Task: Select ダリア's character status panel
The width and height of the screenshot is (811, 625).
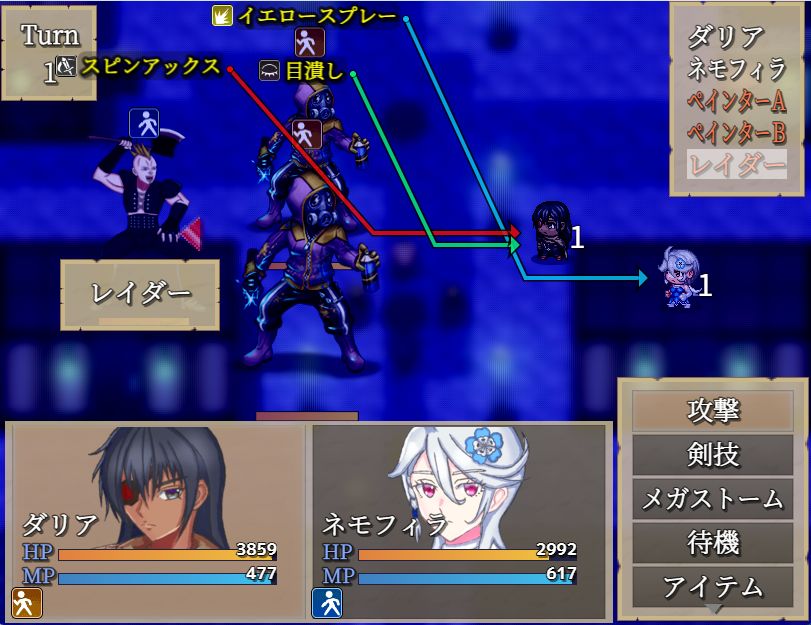Action: tap(158, 520)
